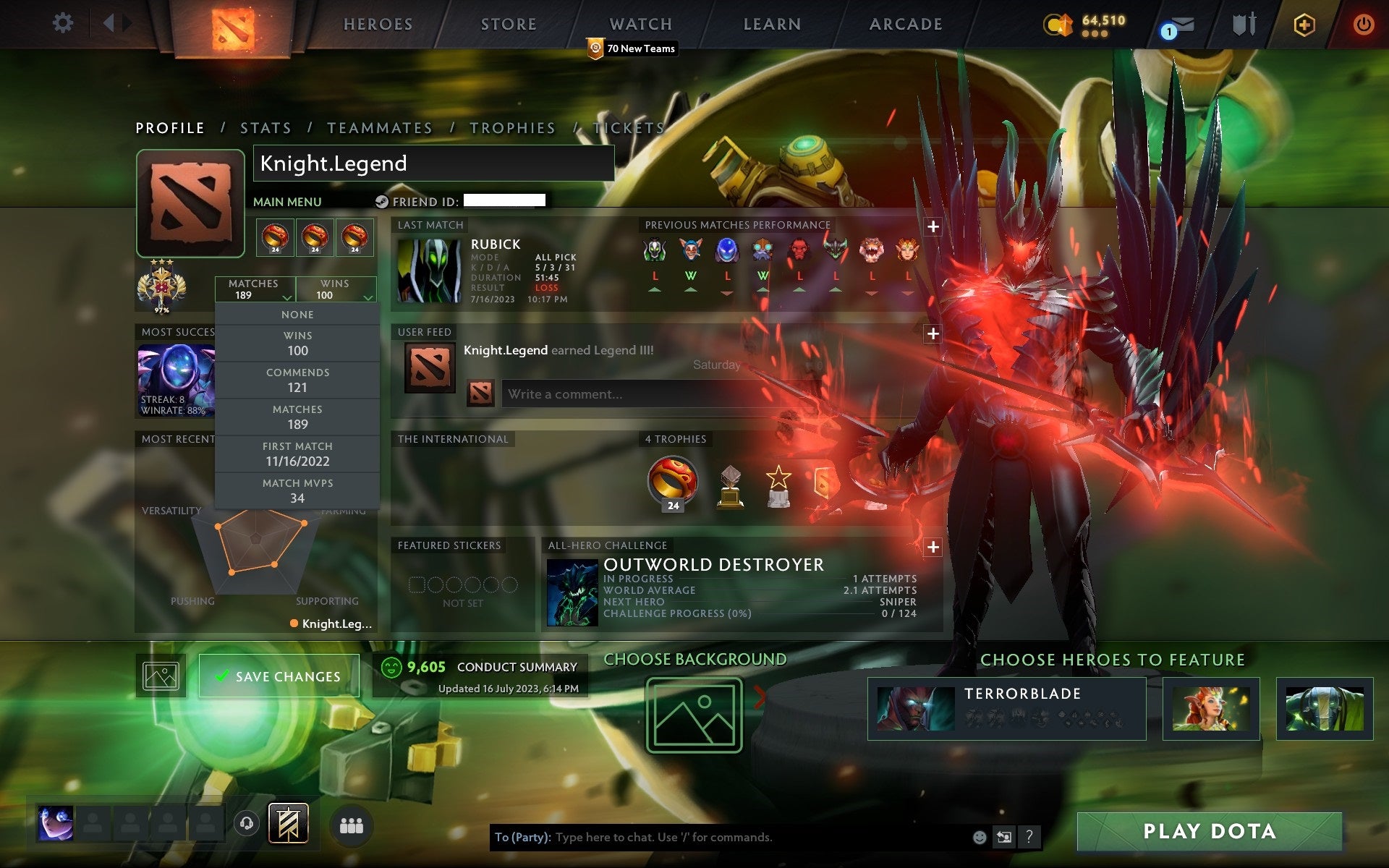Expand the User Feed panel
This screenshot has height=868, width=1389.
(933, 334)
